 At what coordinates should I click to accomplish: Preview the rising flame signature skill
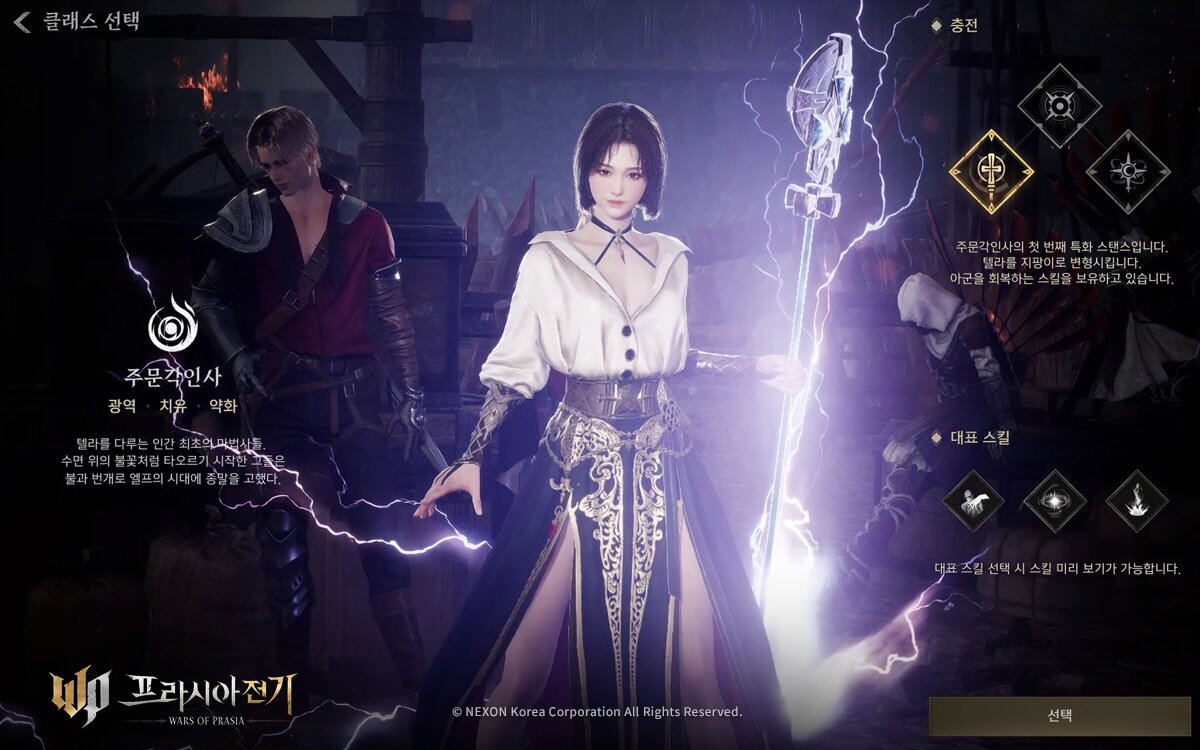point(1137,501)
